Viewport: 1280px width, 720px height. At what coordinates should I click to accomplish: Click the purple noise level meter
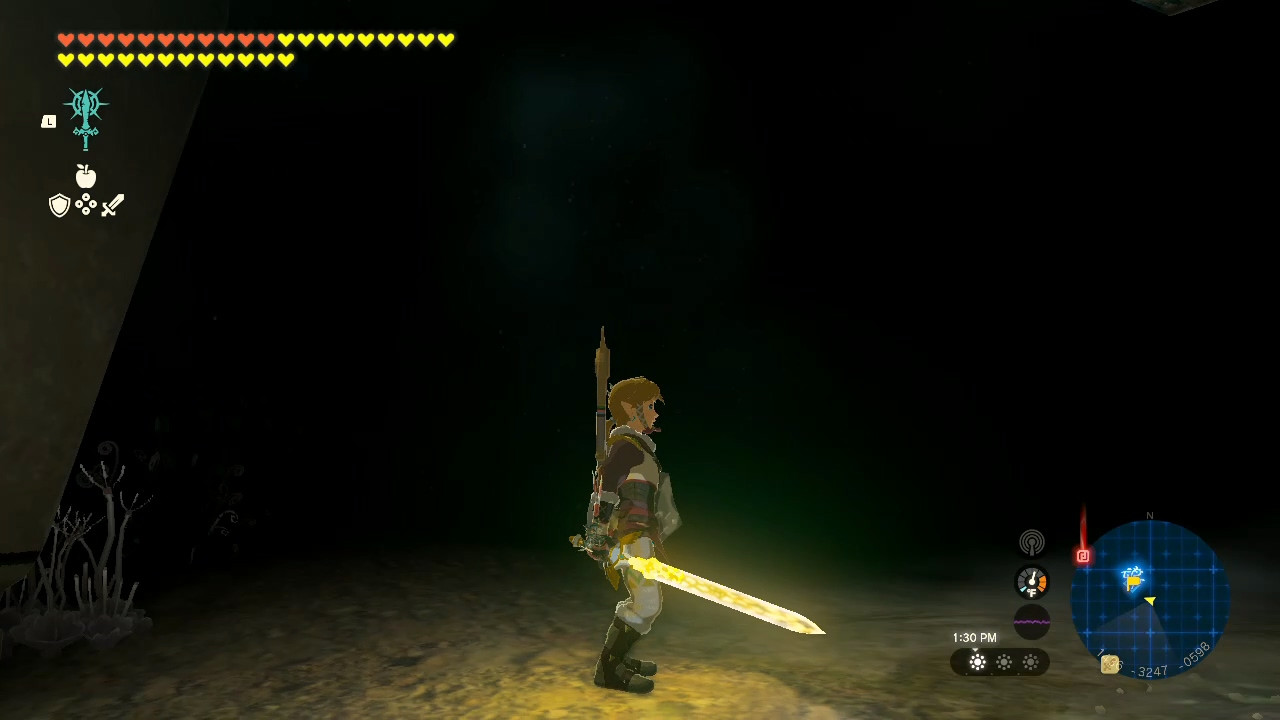[1031, 620]
